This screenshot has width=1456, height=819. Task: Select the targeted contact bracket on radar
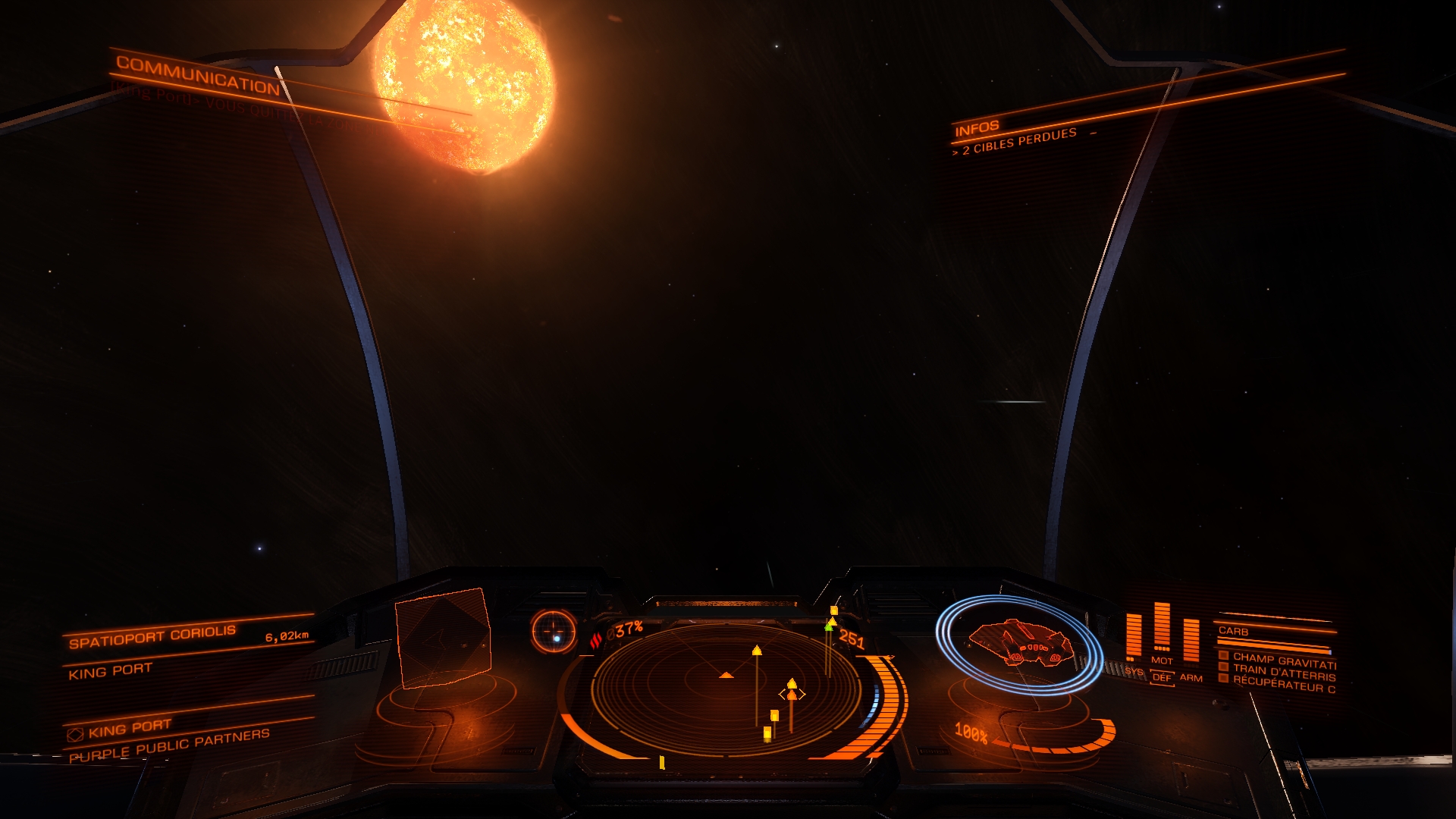(792, 693)
